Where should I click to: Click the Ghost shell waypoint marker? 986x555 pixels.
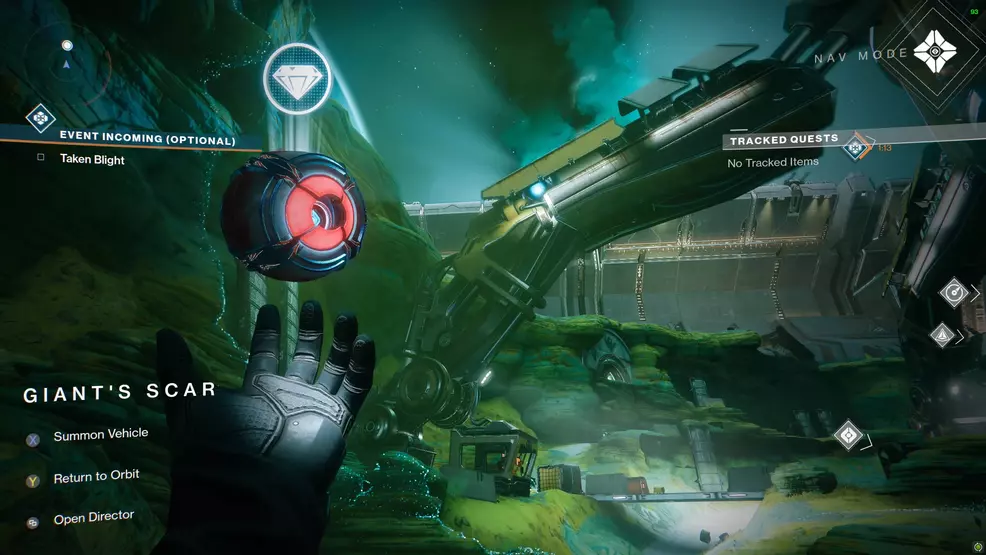tap(849, 436)
